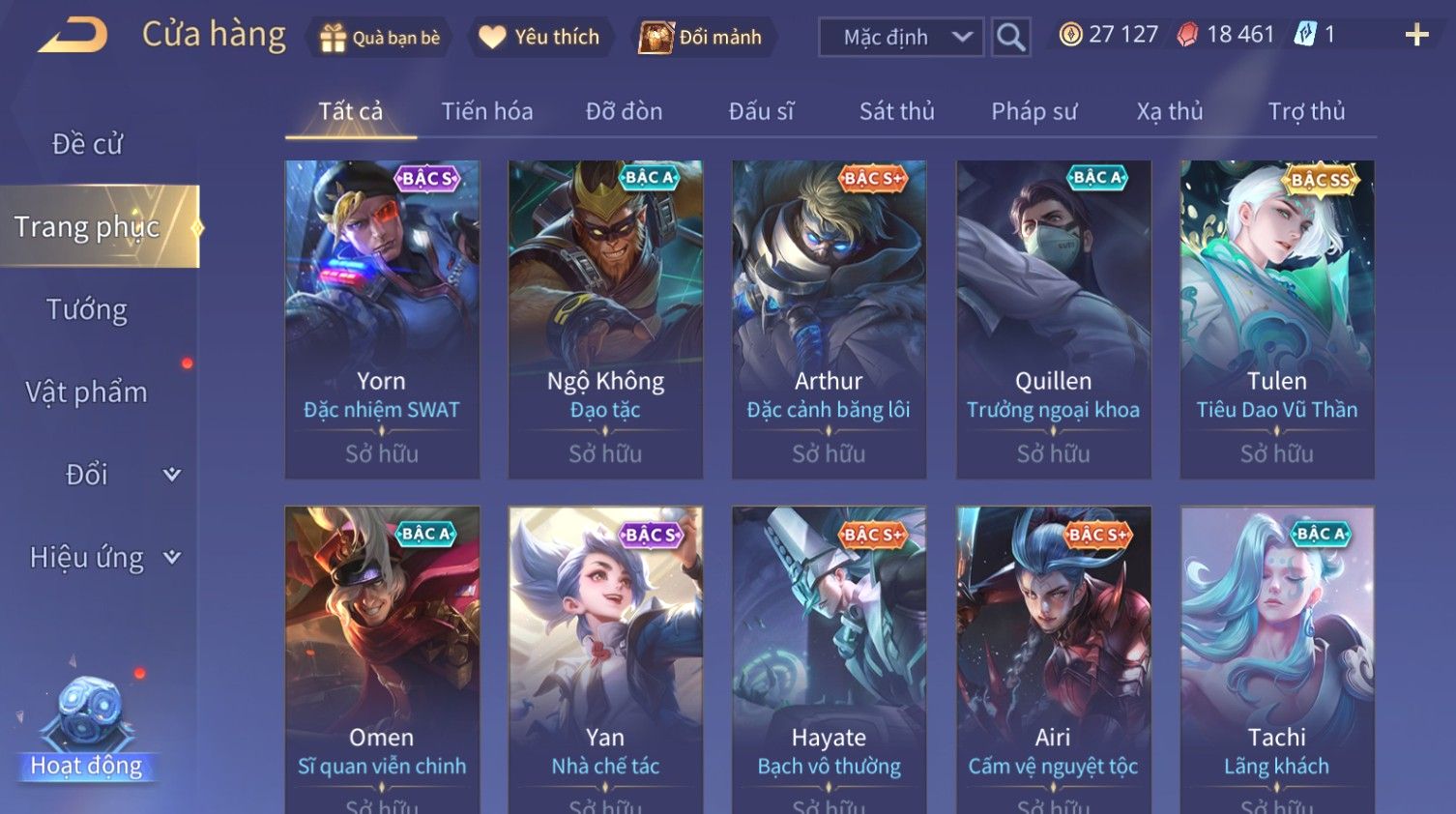
Task: Show the Pháp sư skins tab
Action: [x=1034, y=111]
